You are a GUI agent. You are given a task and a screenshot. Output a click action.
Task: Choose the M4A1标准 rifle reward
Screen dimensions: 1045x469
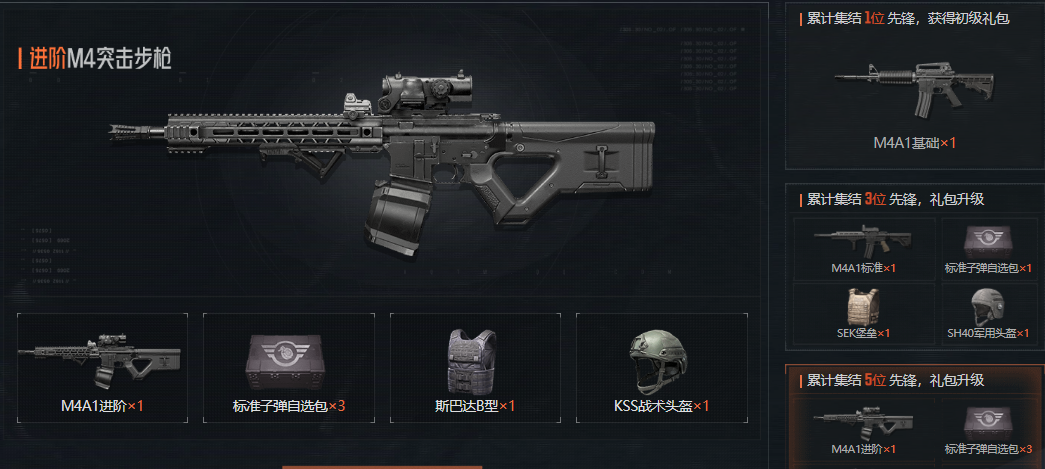pos(863,248)
